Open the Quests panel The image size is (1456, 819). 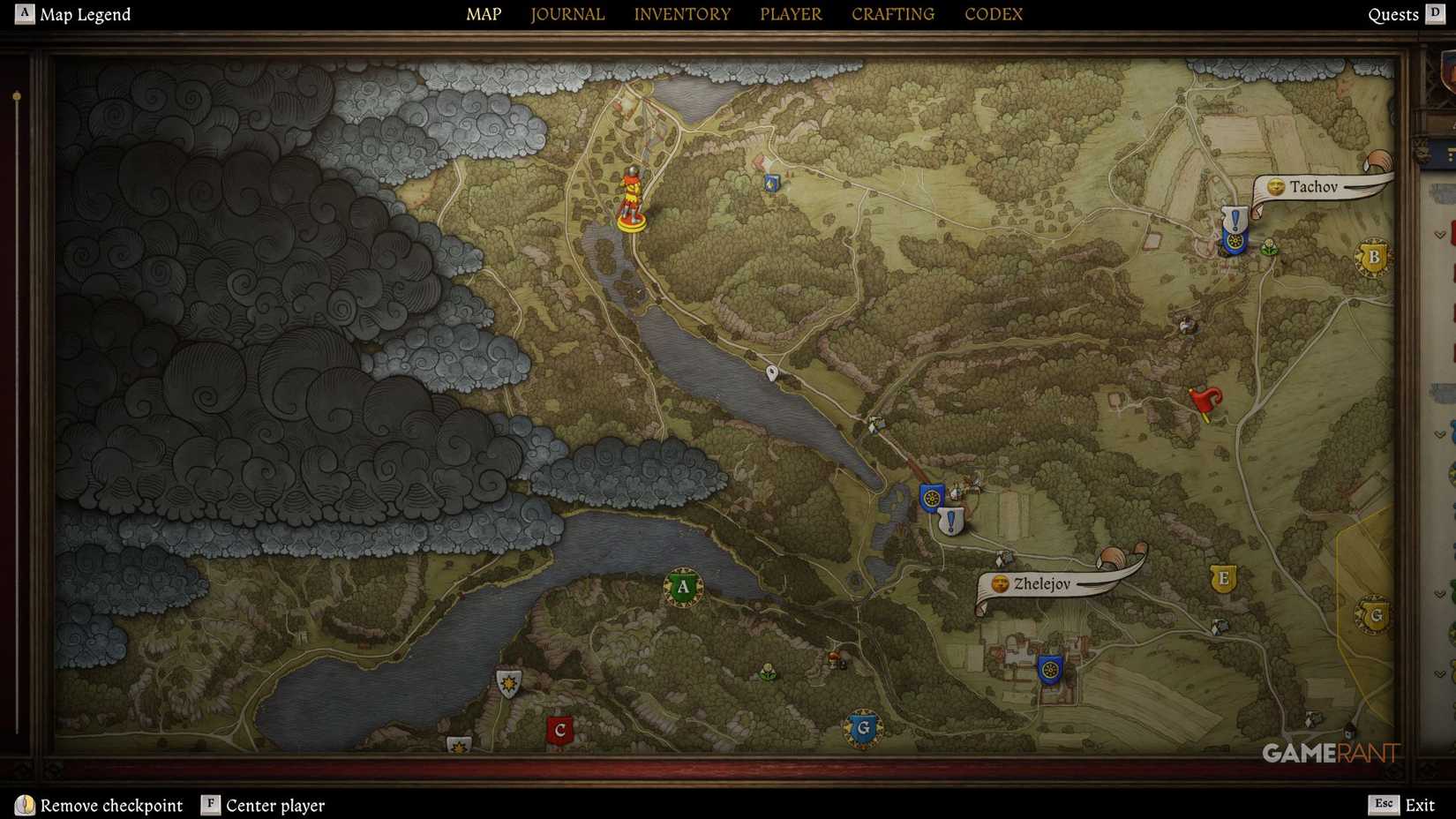pyautogui.click(x=1393, y=14)
